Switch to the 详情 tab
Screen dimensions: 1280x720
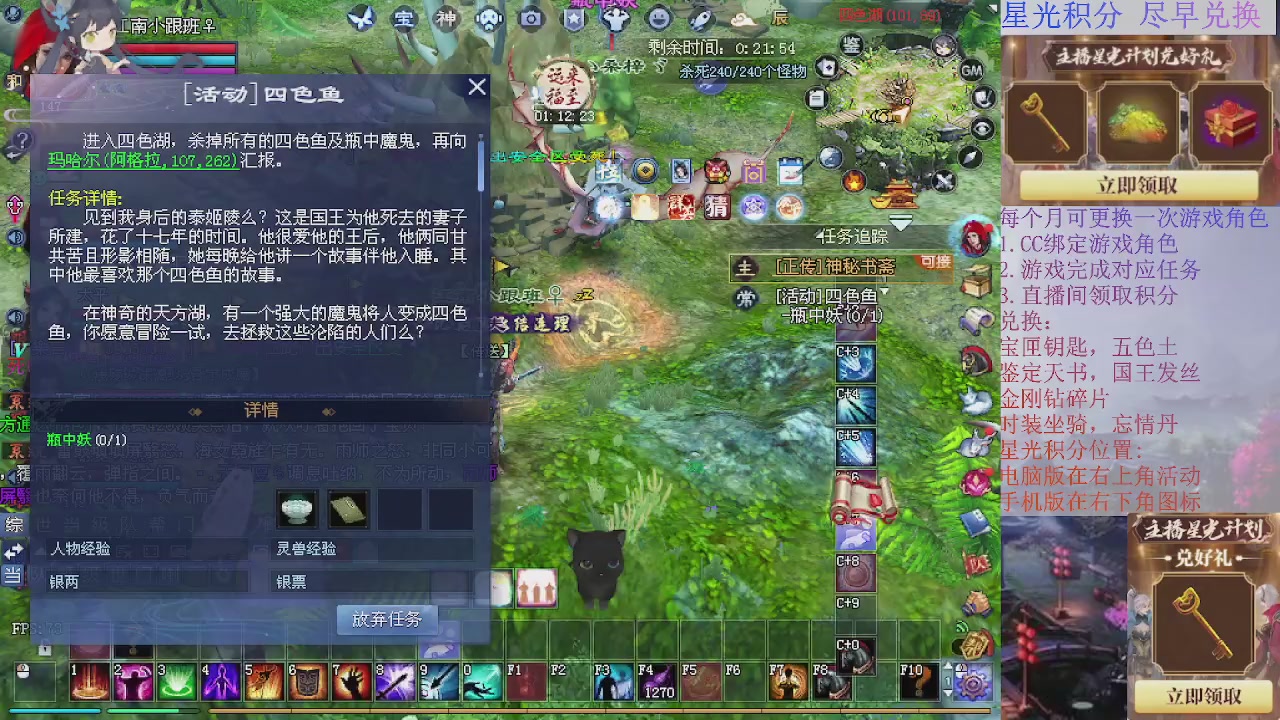tap(260, 410)
